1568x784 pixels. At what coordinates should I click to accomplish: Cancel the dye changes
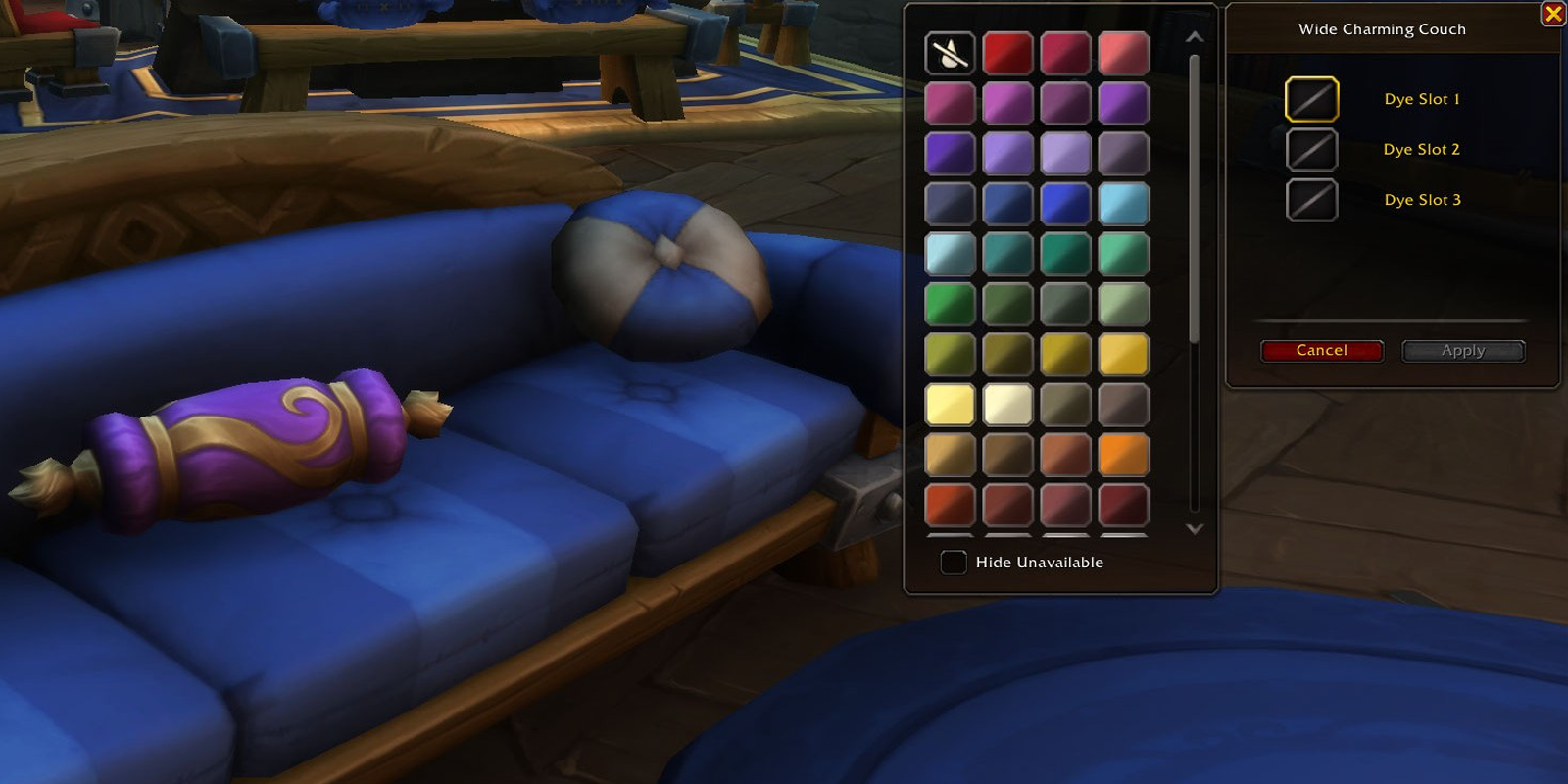(1321, 350)
